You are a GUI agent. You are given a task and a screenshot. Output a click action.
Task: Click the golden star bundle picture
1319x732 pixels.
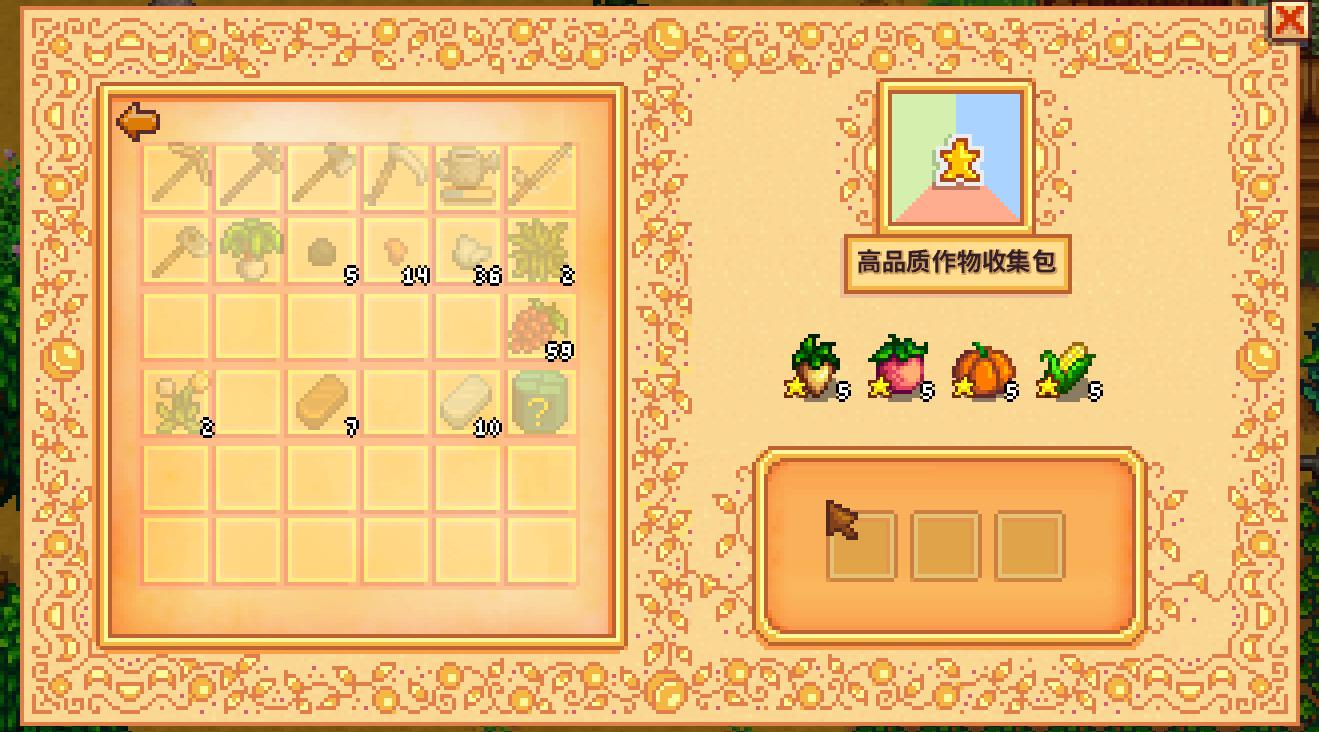[957, 160]
